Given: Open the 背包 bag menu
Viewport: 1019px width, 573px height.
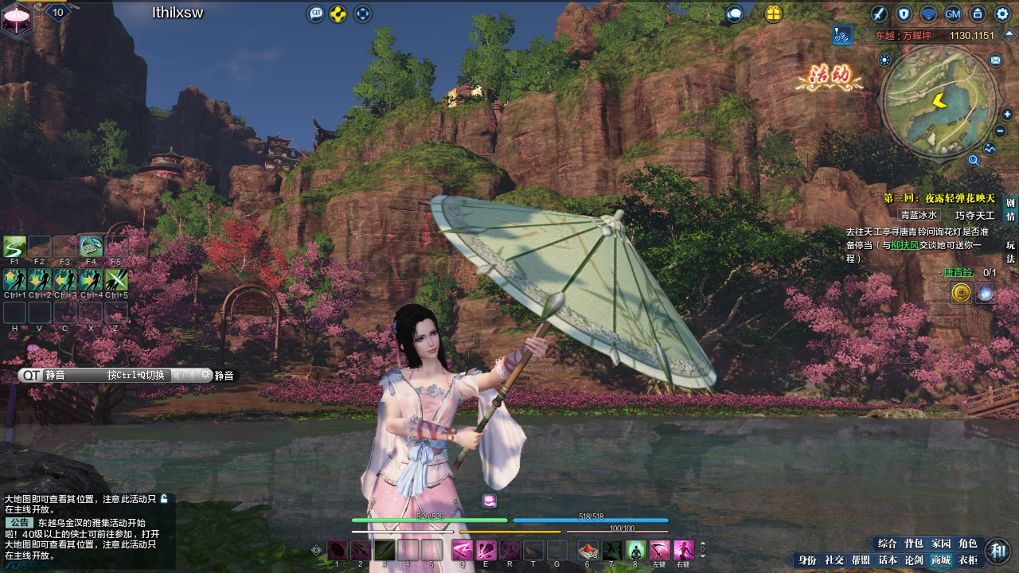Looking at the screenshot, I should point(914,543).
